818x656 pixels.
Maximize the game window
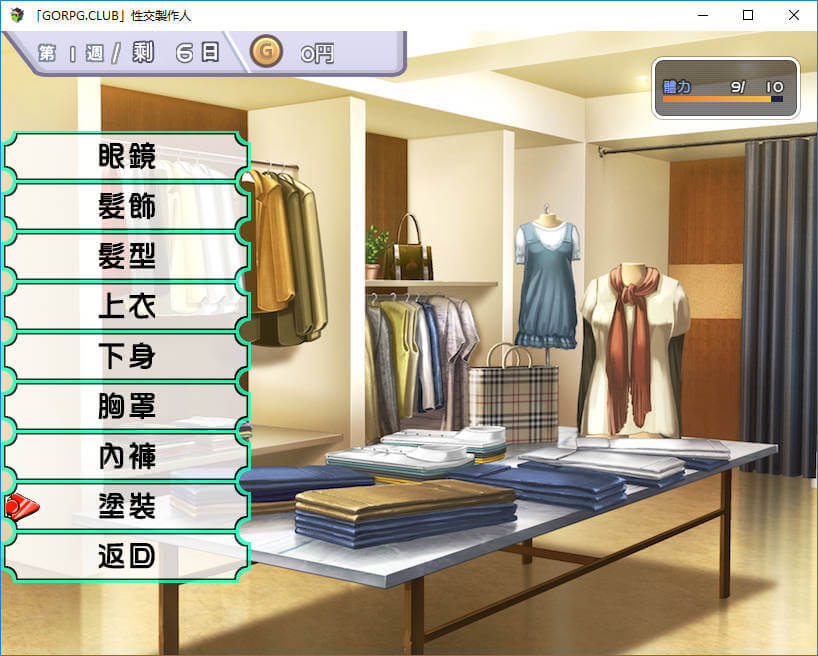tap(748, 15)
